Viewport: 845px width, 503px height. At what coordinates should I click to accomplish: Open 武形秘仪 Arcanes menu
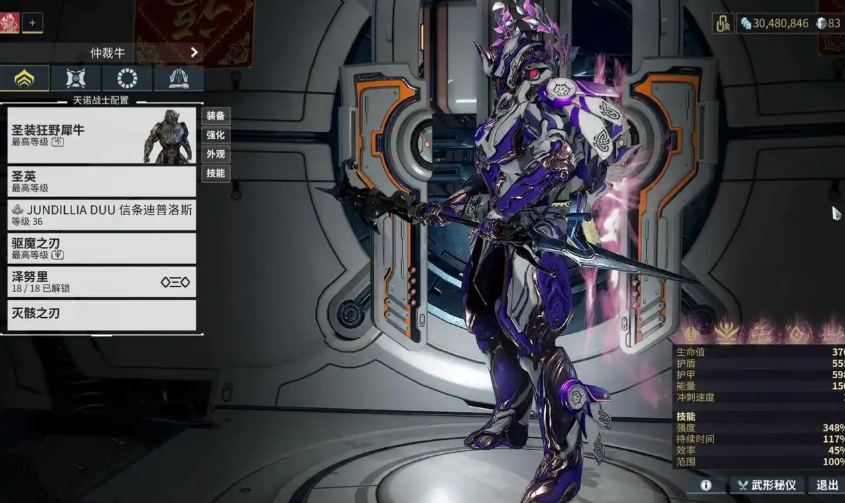click(767, 486)
